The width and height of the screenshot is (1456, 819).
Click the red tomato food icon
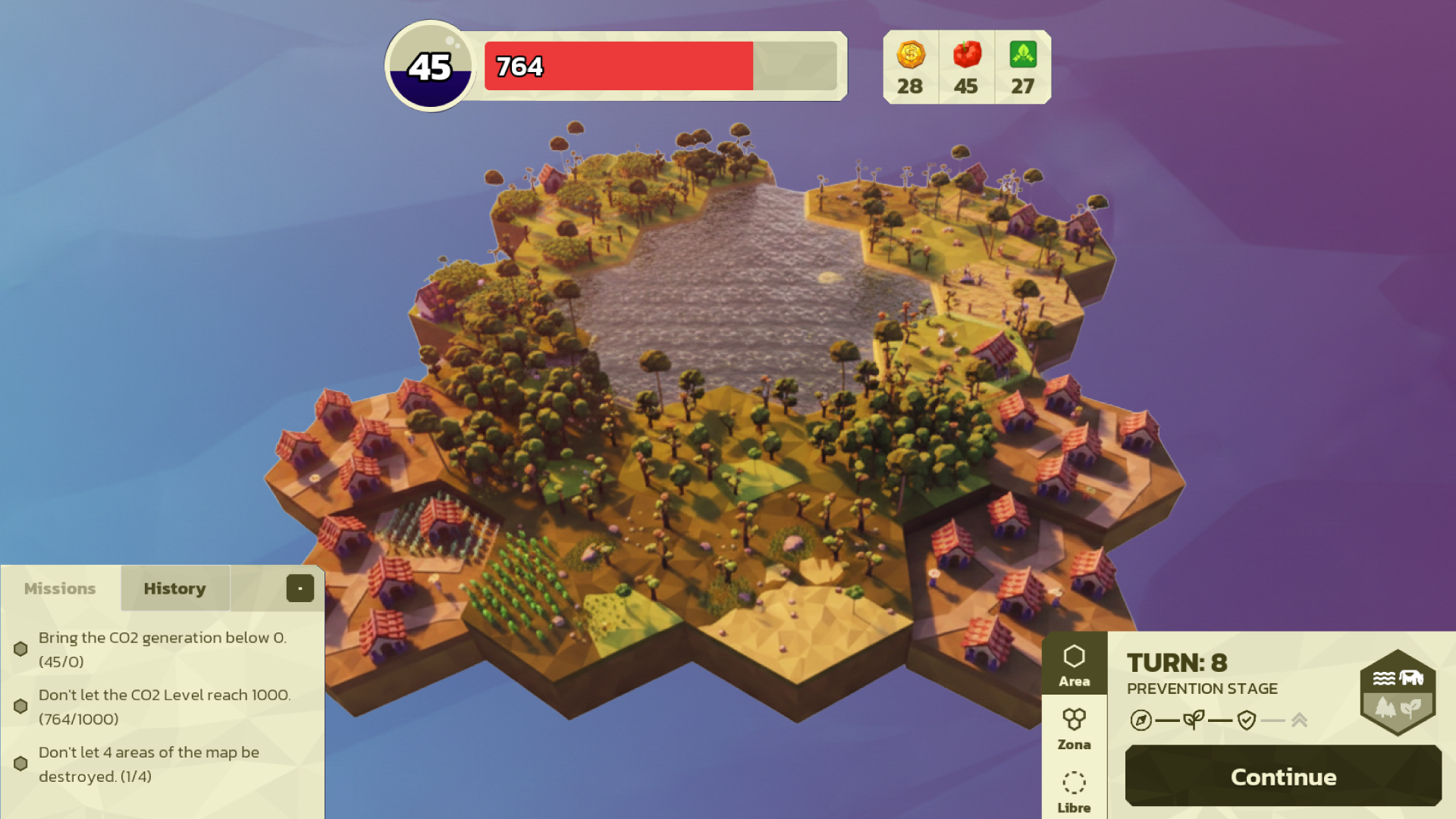click(966, 55)
